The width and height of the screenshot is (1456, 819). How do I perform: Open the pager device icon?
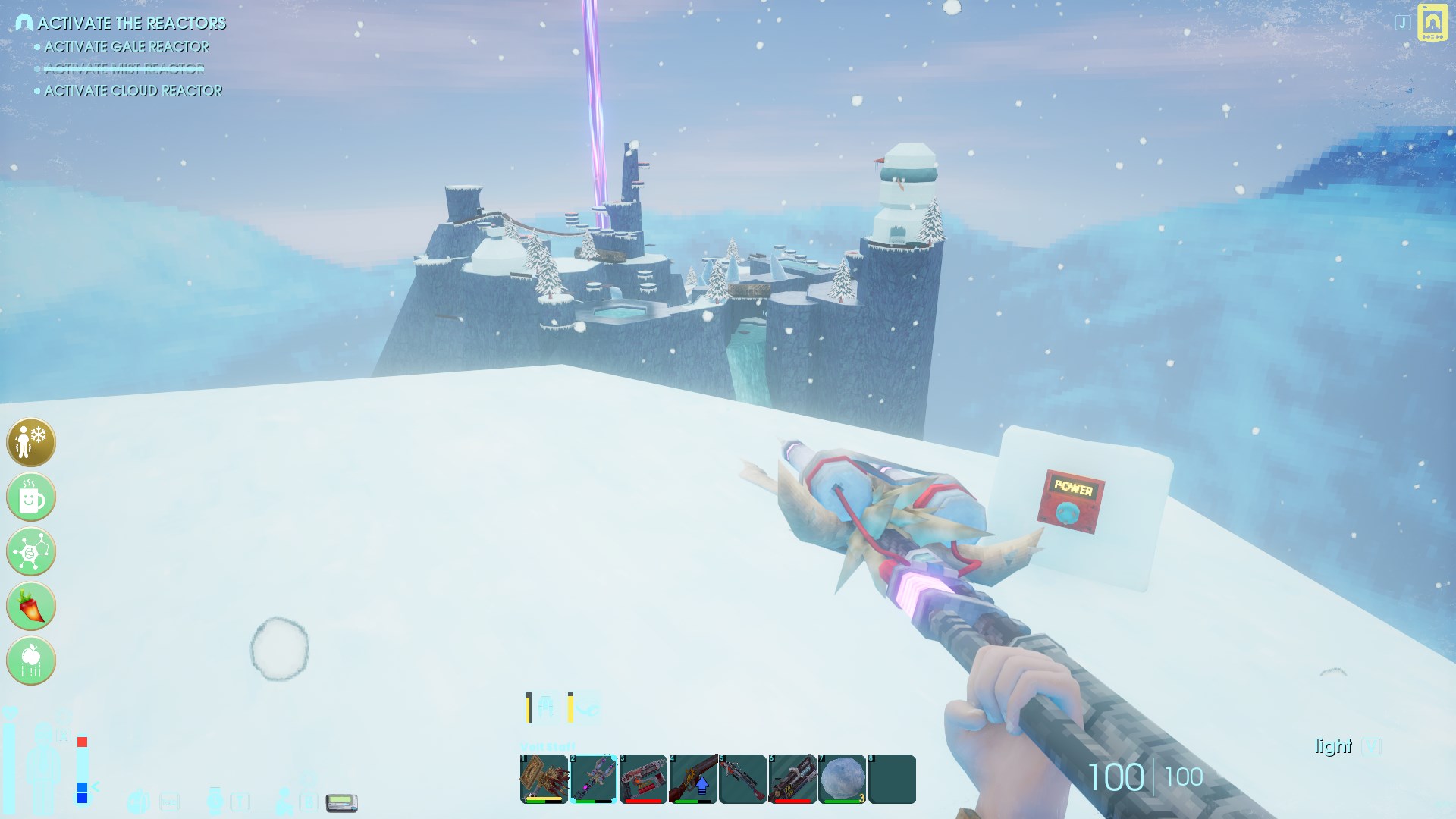tap(341, 802)
